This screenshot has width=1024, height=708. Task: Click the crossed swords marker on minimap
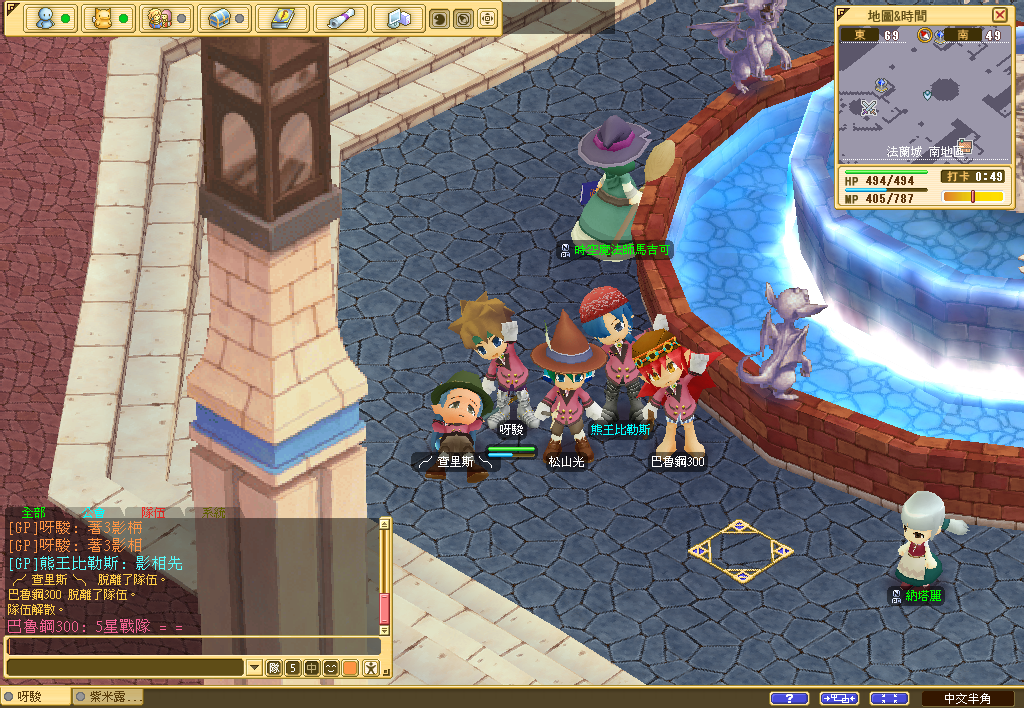[869, 108]
